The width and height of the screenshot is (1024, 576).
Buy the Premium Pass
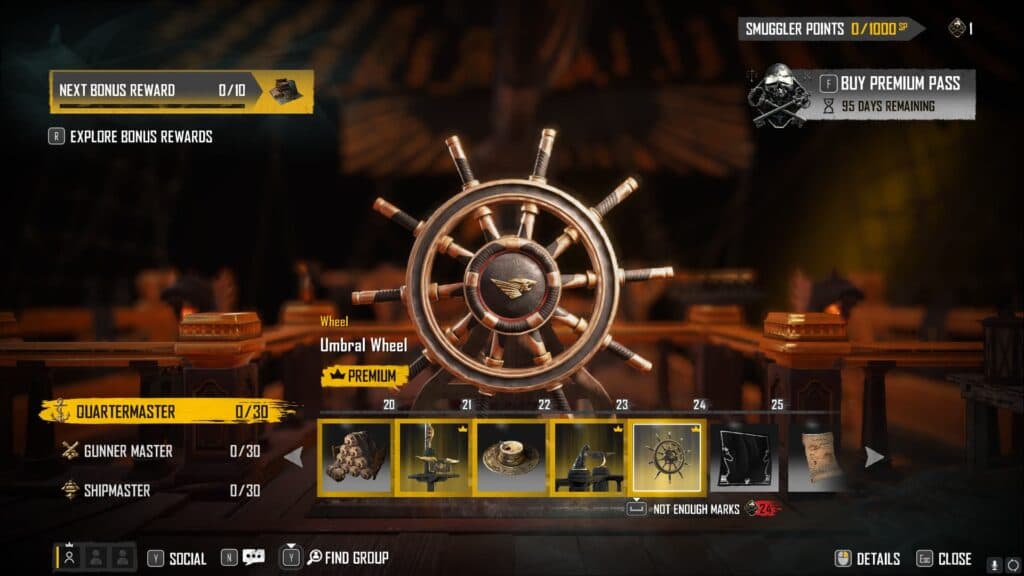889,83
